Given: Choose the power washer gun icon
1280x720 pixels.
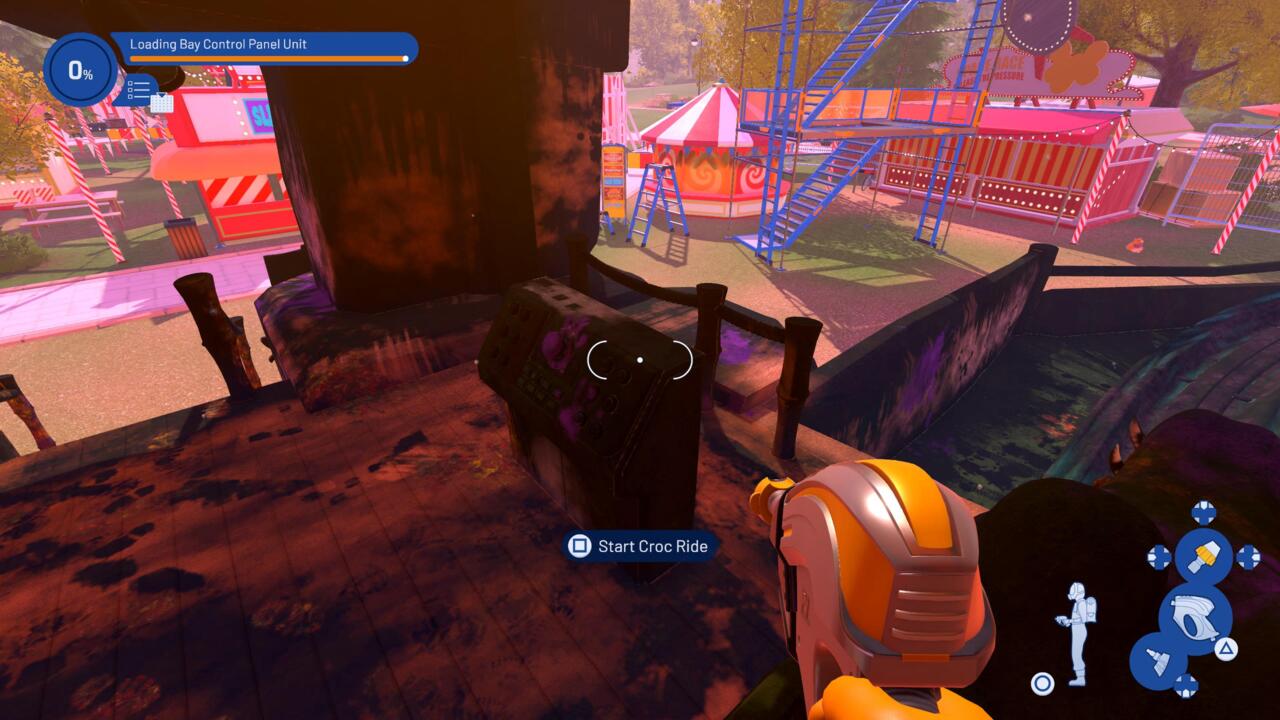Looking at the screenshot, I should 1194,620.
